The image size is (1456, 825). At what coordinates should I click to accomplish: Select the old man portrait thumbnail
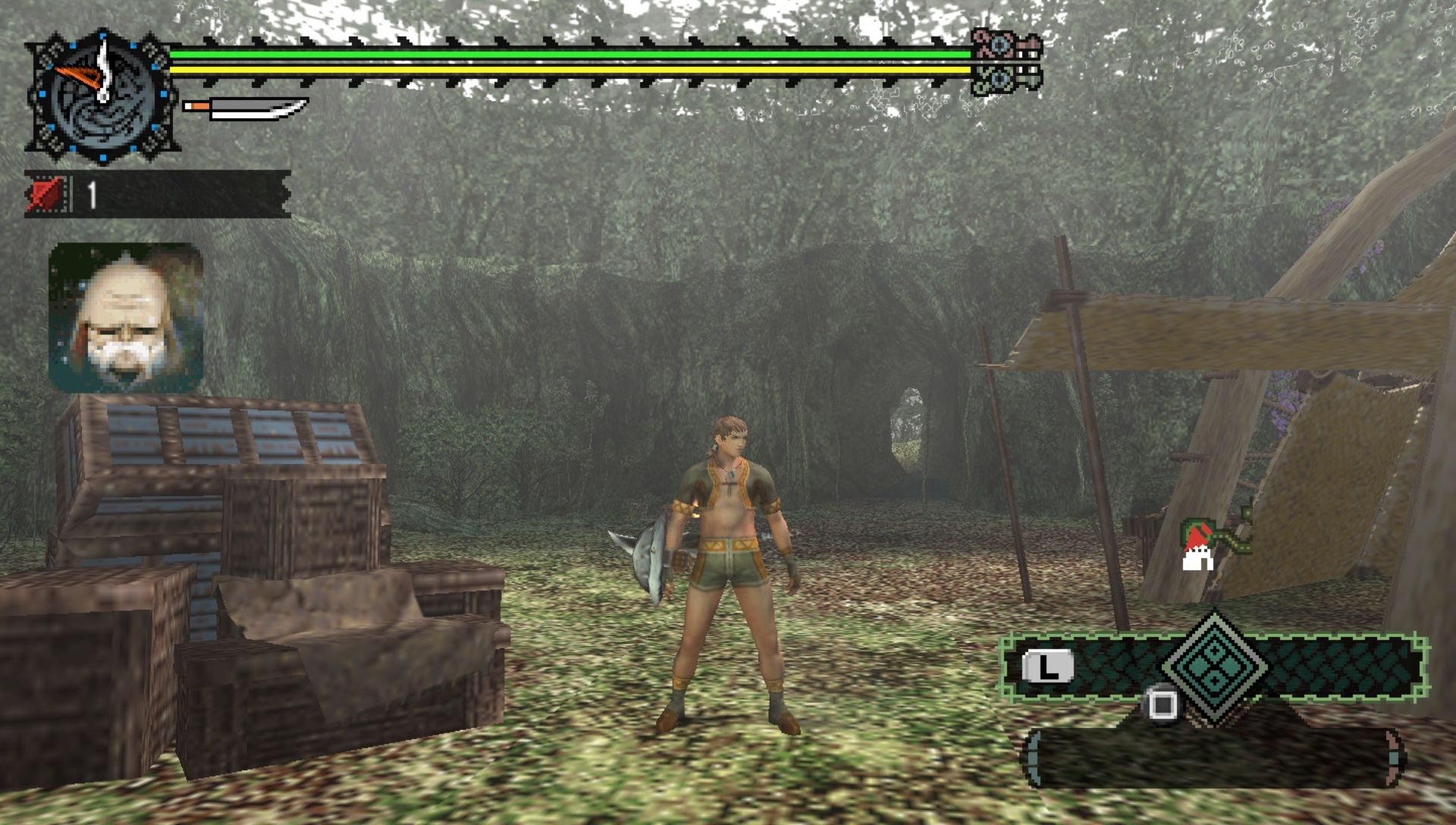point(126,317)
